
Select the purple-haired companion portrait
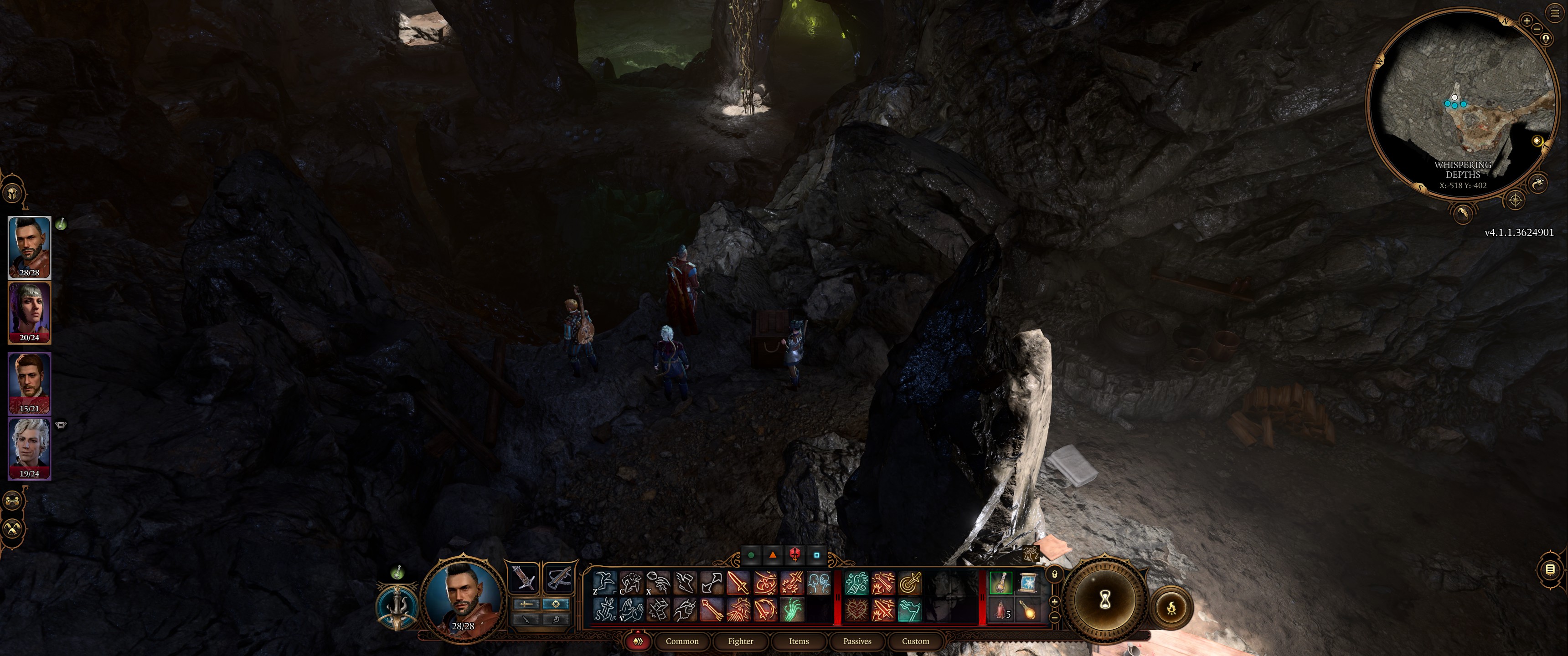(29, 313)
